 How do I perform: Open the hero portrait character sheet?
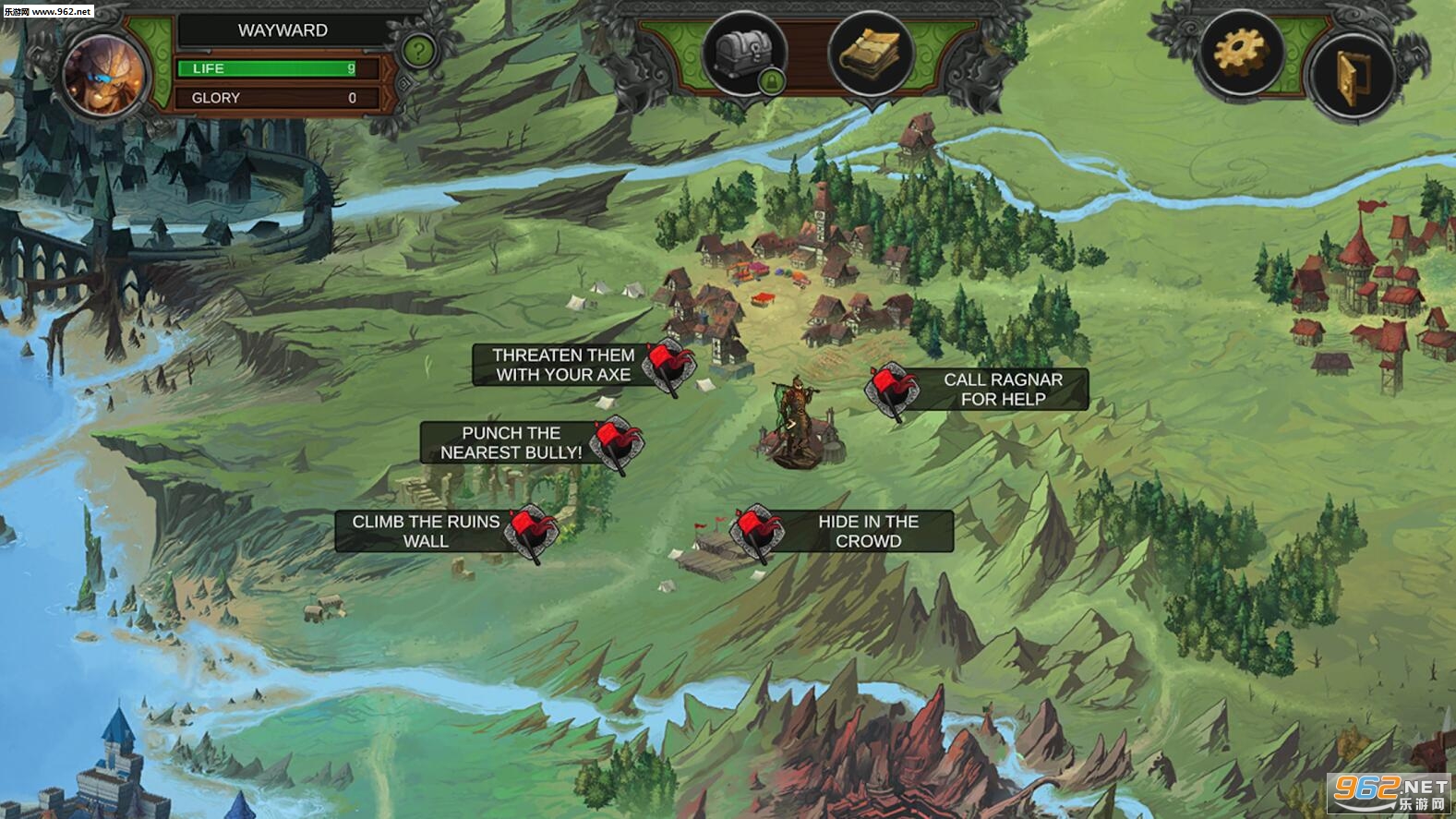(103, 74)
